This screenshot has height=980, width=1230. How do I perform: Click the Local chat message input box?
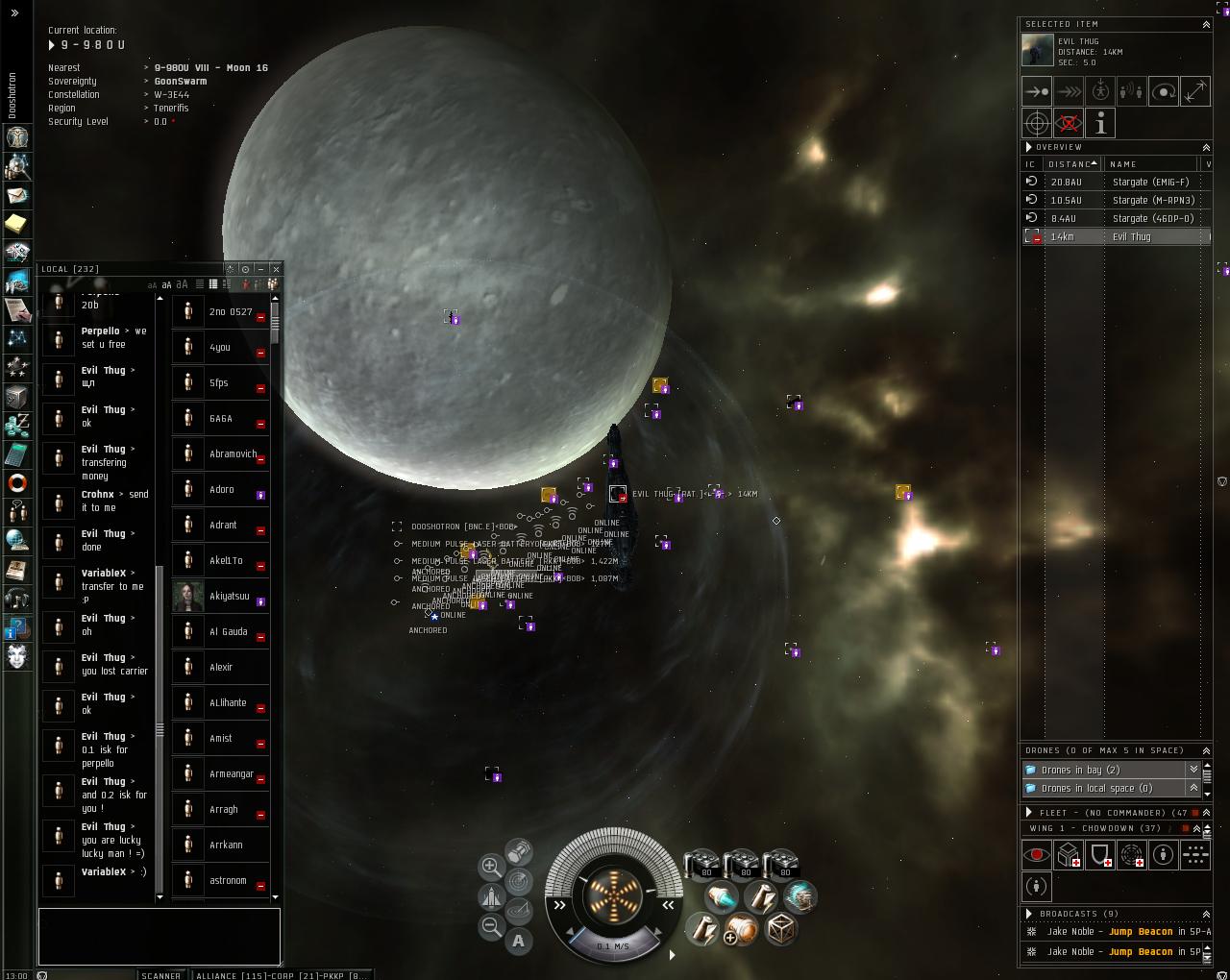pos(160,936)
